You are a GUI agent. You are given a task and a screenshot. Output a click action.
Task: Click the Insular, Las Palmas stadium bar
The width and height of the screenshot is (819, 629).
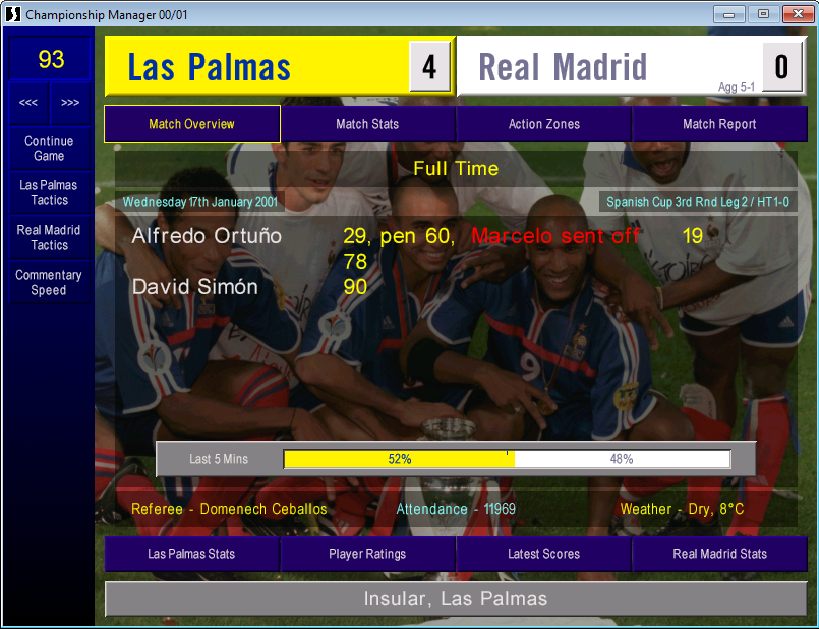pyautogui.click(x=456, y=599)
